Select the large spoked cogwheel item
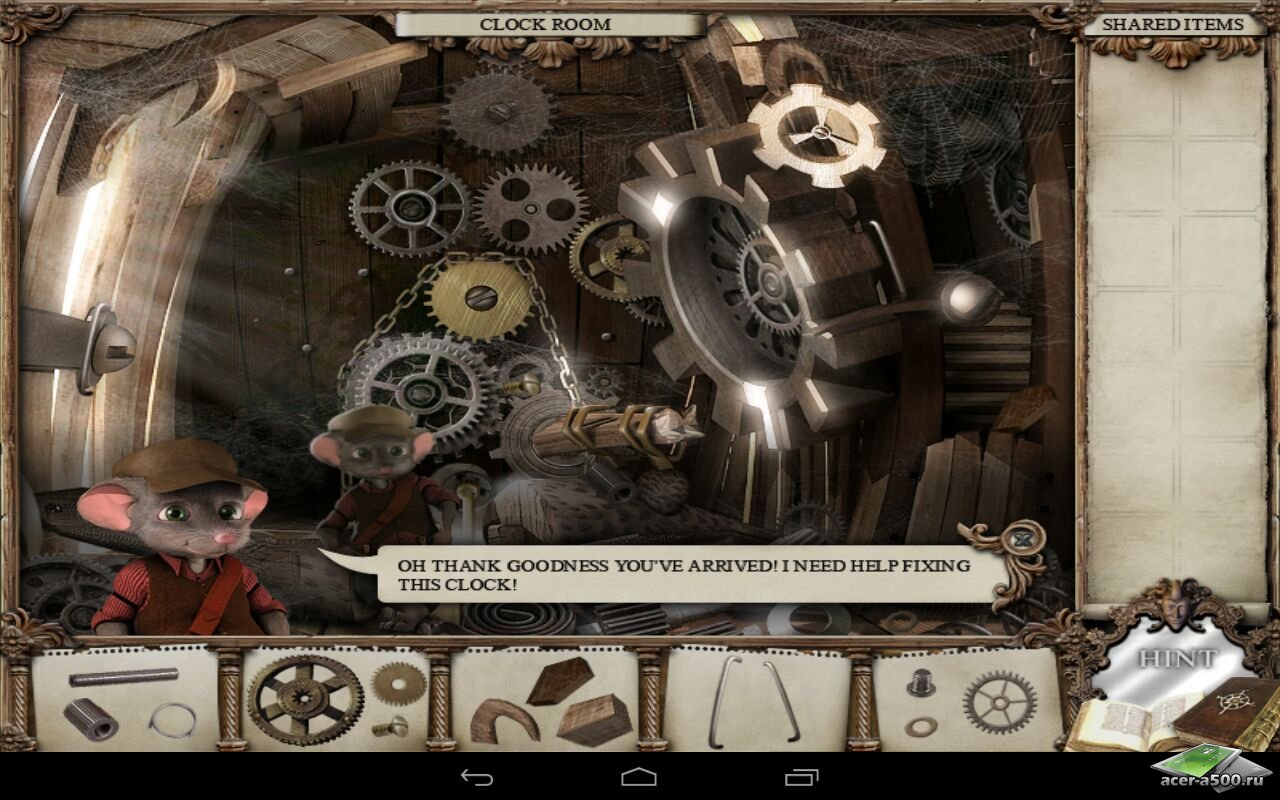1280x800 pixels. coord(305,699)
